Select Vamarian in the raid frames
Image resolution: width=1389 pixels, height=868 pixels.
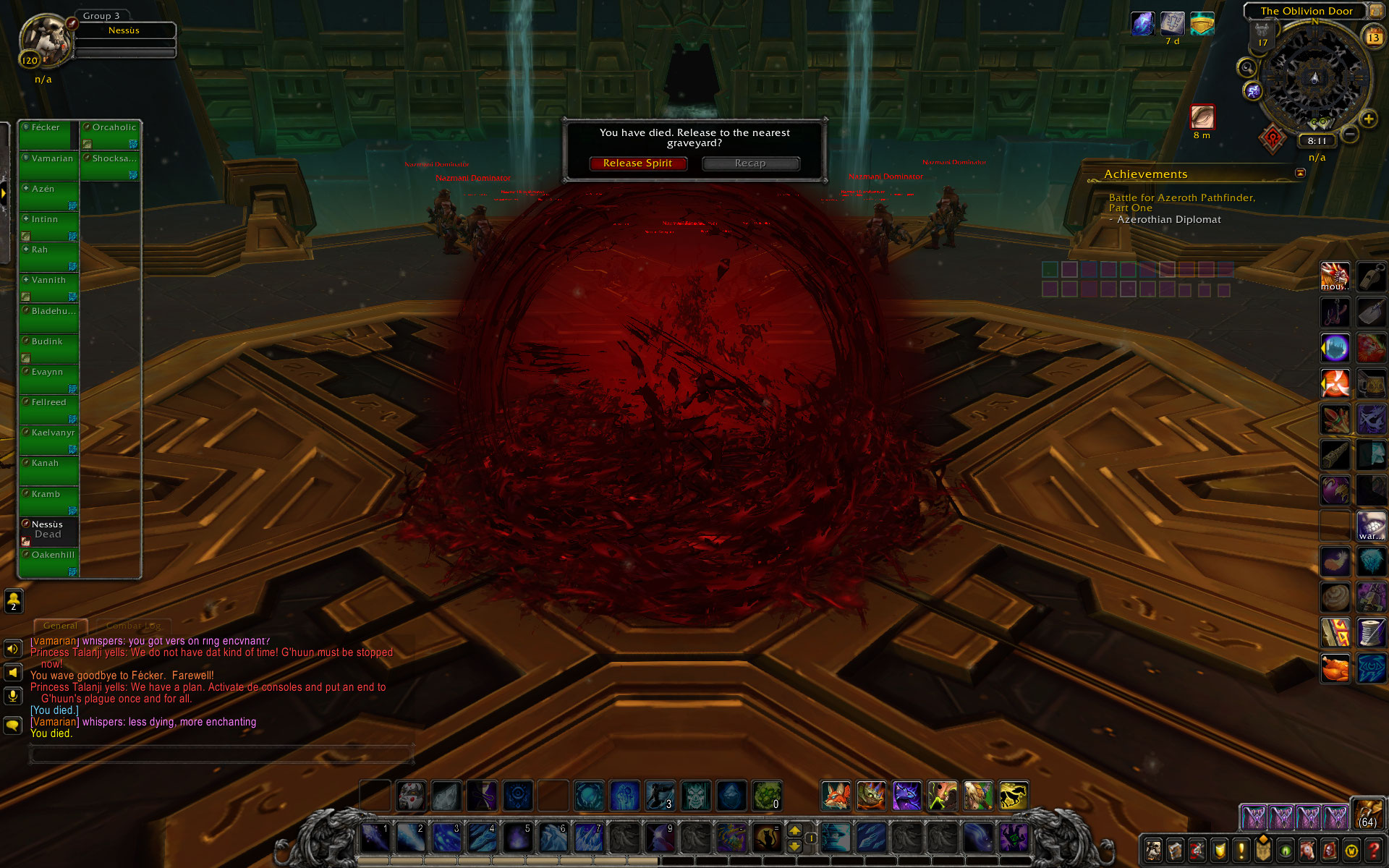coord(48,166)
